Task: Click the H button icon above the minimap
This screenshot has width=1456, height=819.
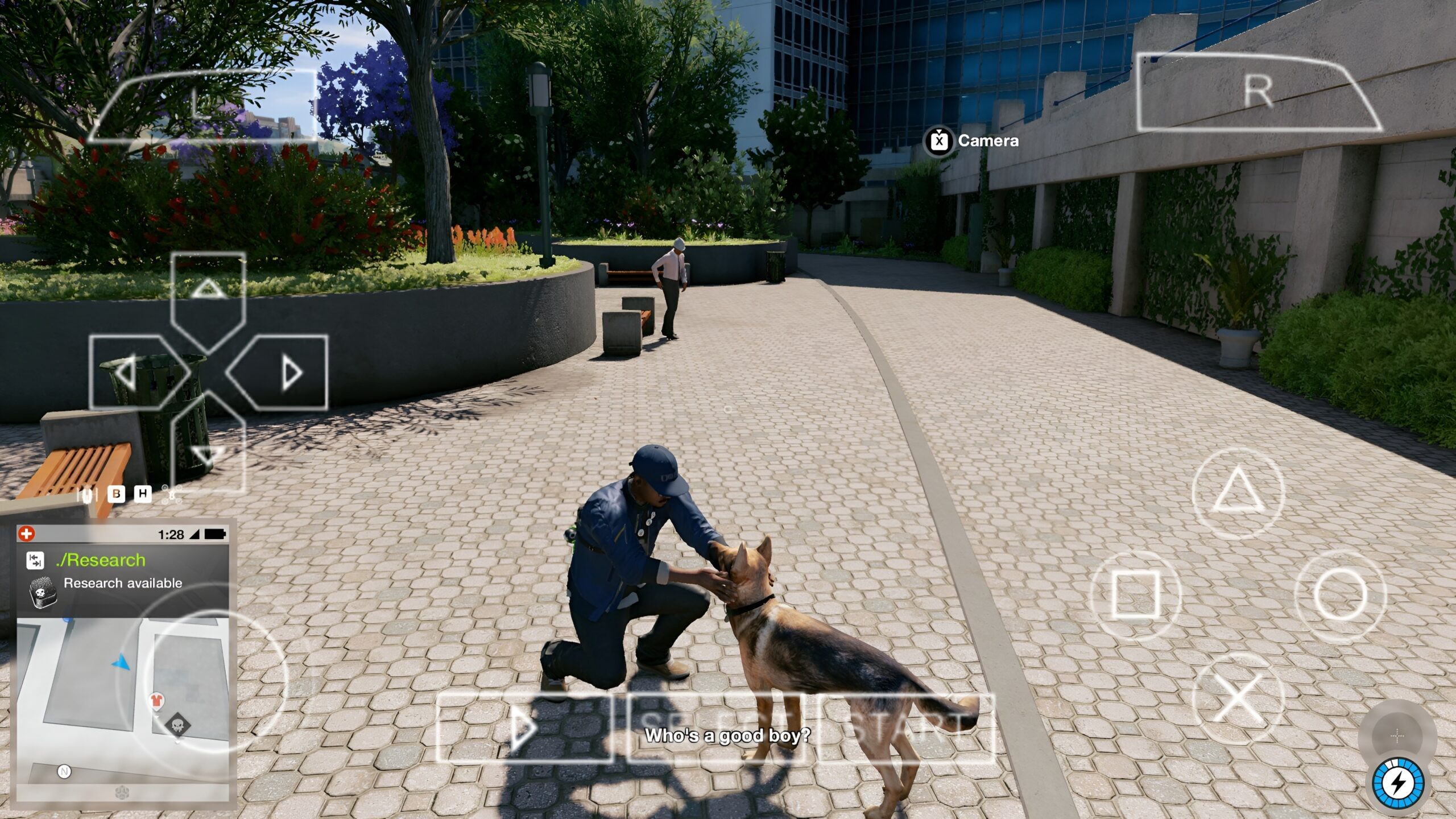Action: pos(142,495)
